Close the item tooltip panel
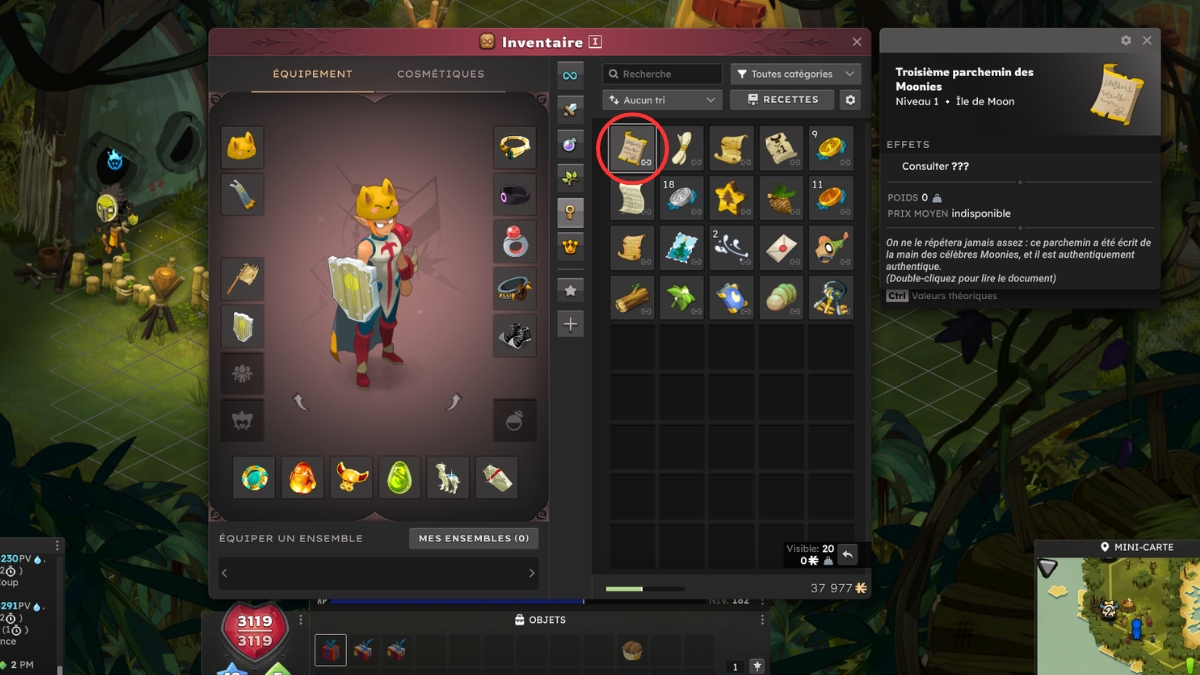Viewport: 1200px width, 675px height. [1147, 41]
